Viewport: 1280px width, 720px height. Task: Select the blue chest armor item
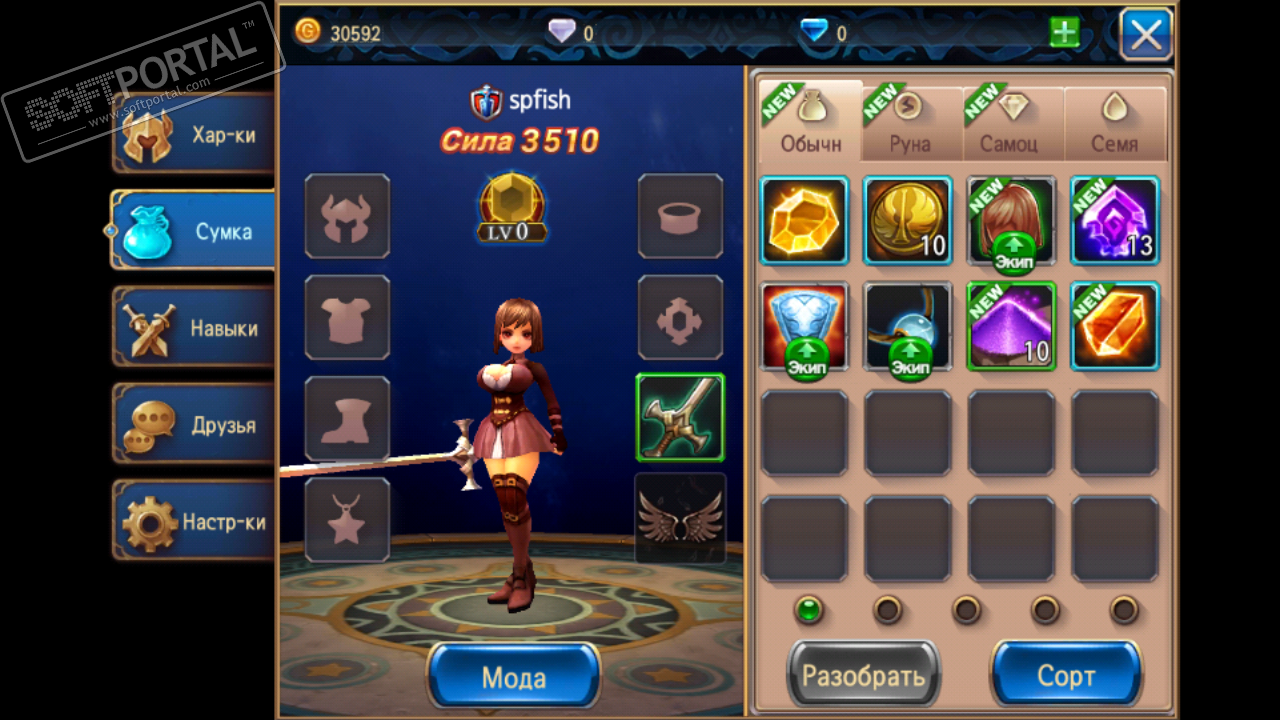click(x=805, y=326)
